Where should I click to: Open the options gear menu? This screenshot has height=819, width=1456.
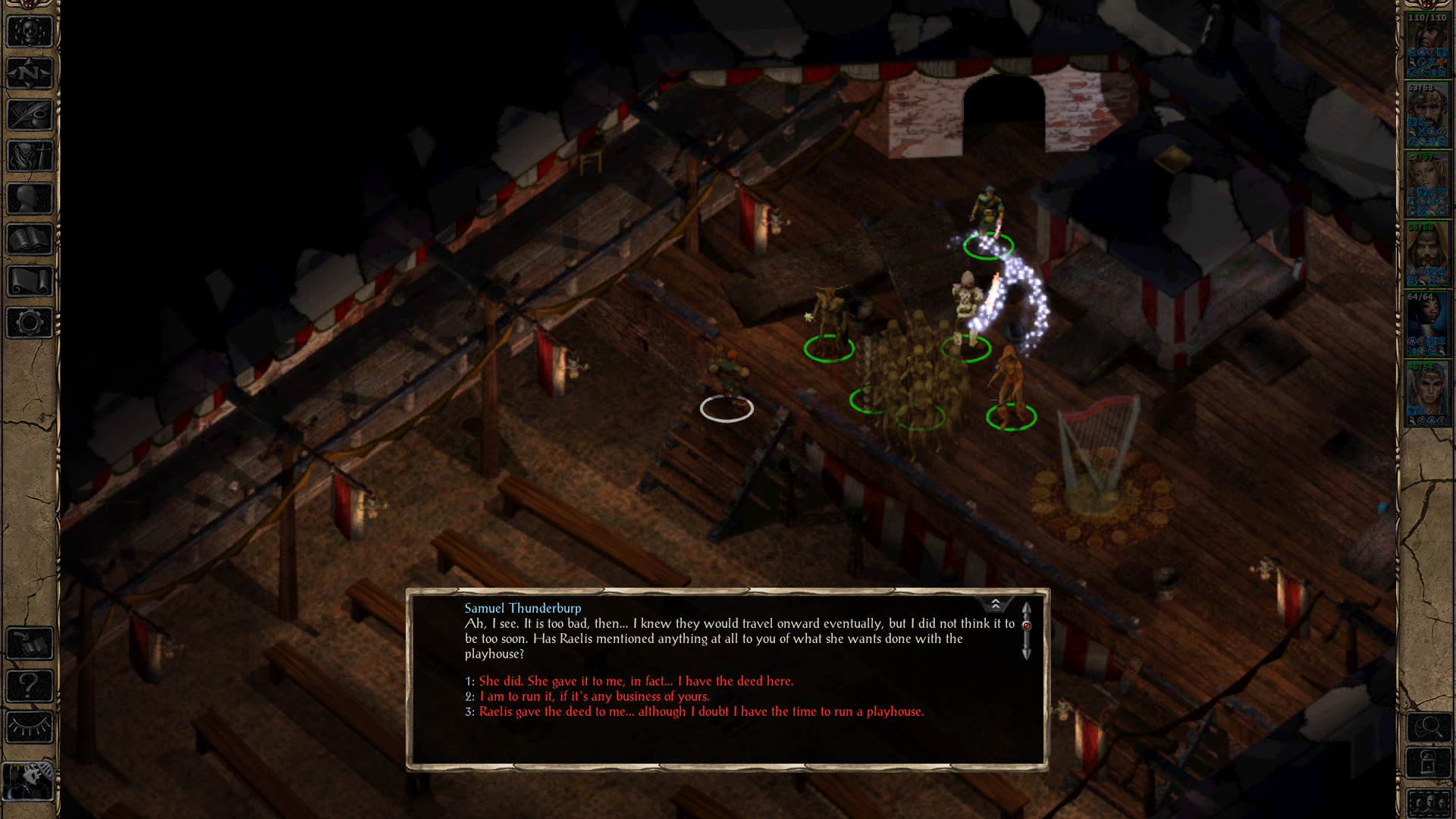pos(30,323)
